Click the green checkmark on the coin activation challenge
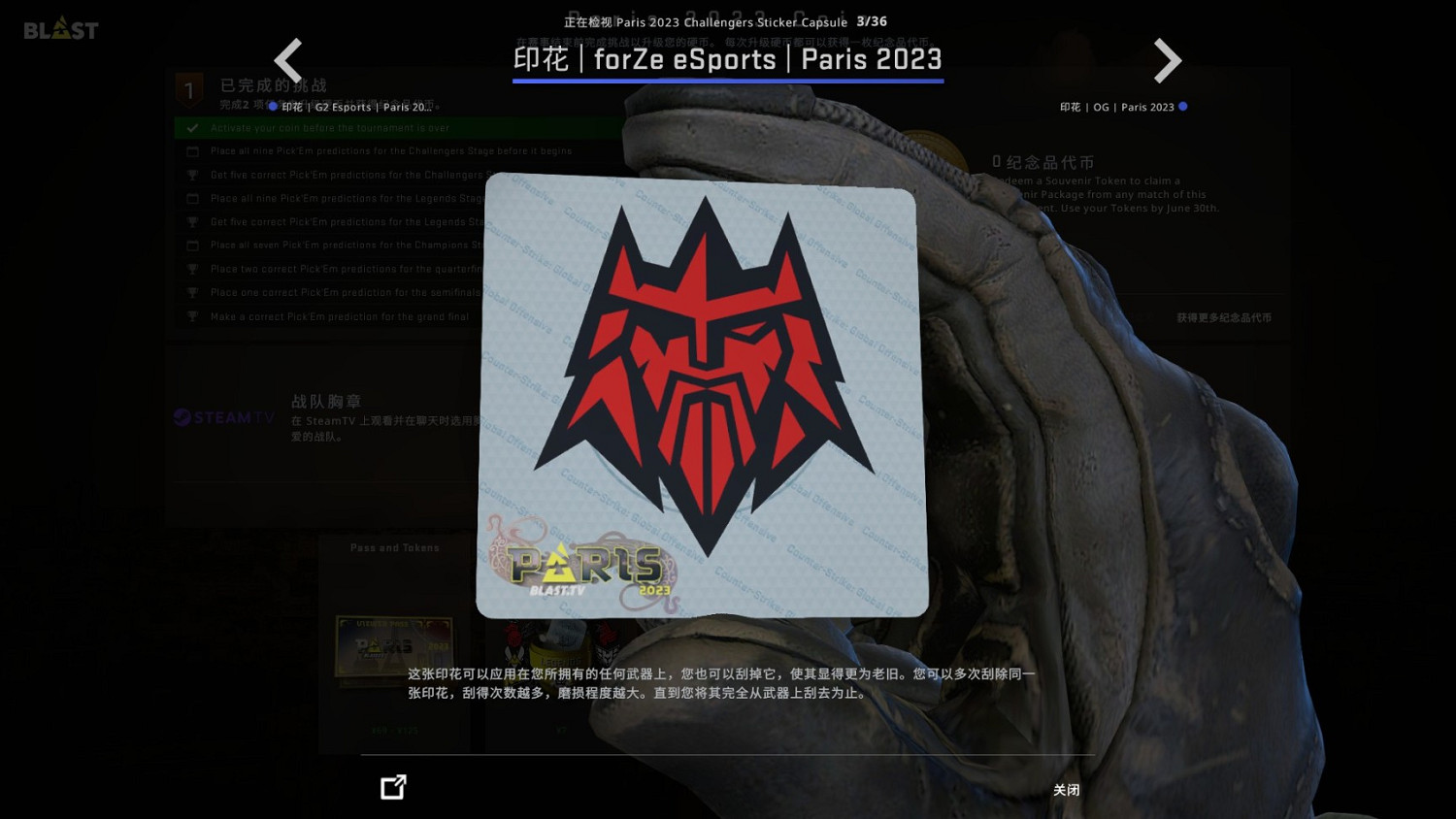The image size is (1456, 819). pos(191,127)
